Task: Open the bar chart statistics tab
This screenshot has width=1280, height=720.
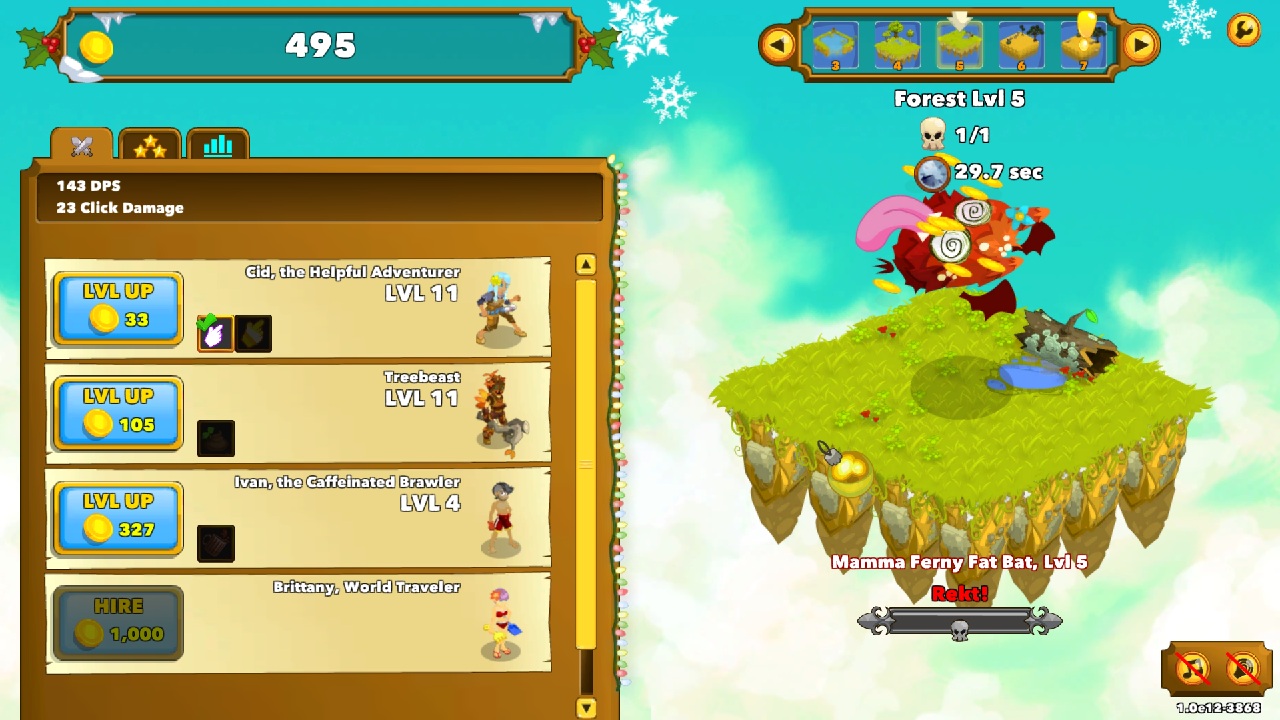Action: tap(217, 146)
